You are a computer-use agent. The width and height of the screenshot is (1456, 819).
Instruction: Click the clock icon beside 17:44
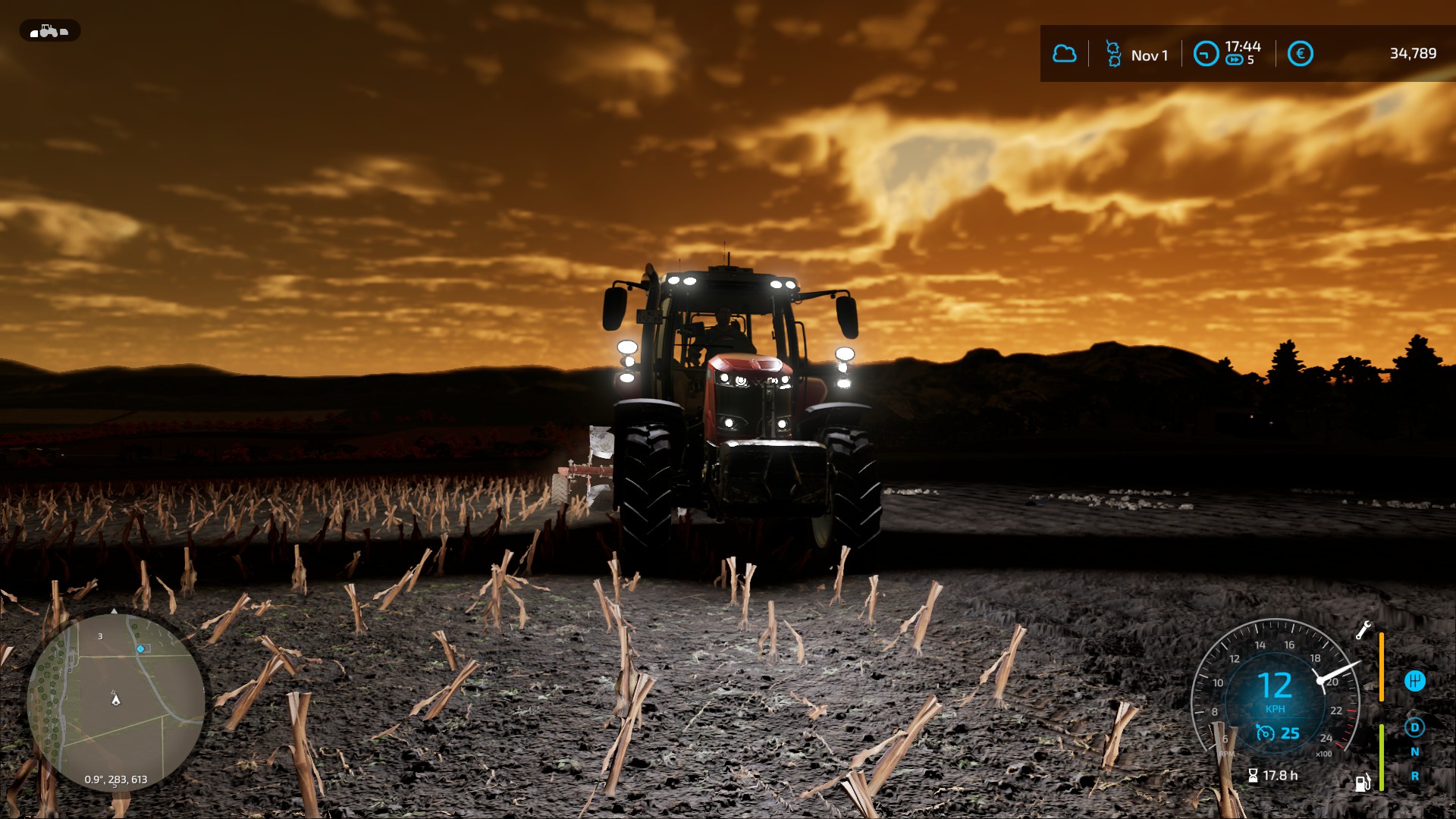coord(1206,54)
